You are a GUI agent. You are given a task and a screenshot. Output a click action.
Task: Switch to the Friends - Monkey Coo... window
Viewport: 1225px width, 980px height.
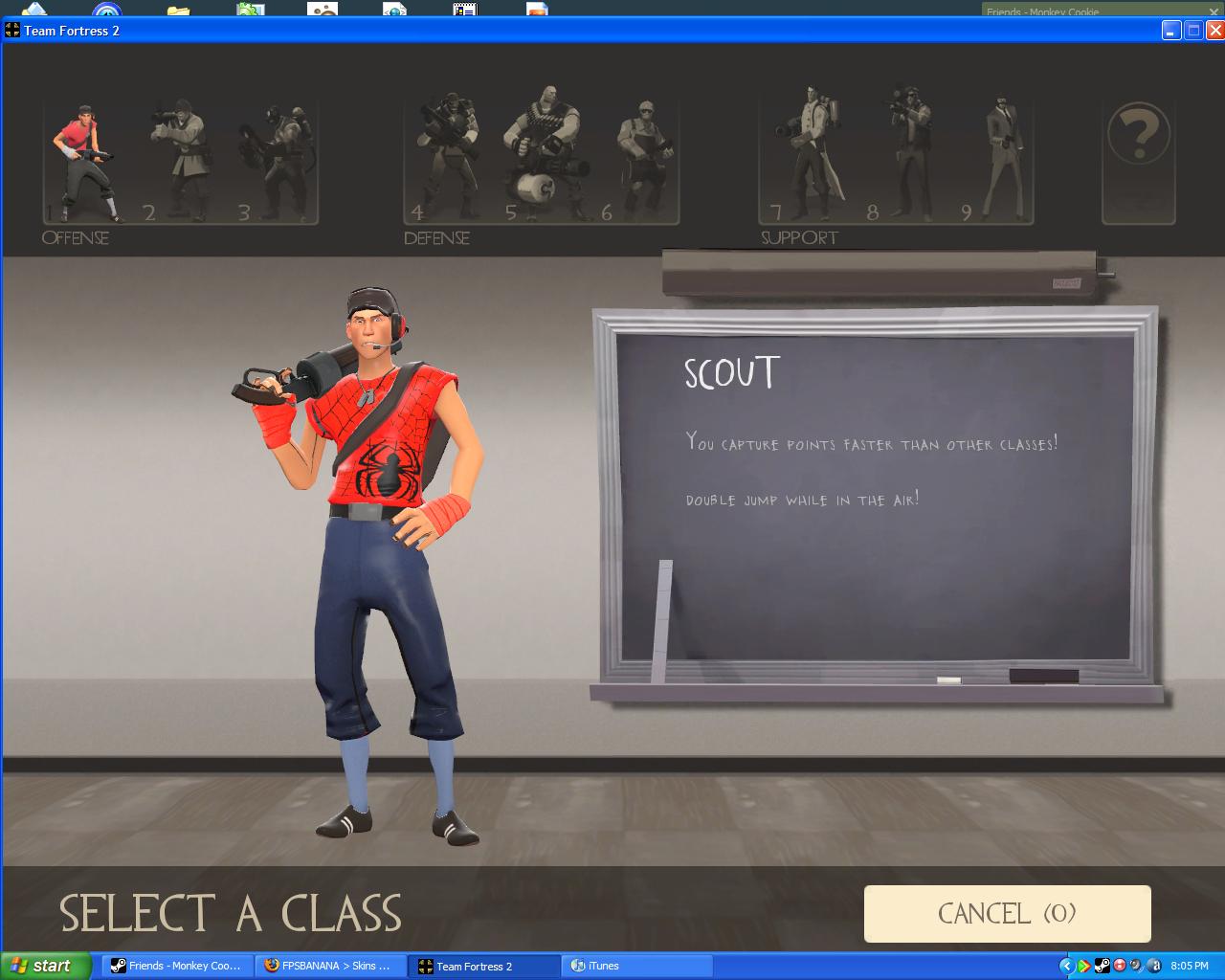pyautogui.click(x=176, y=966)
